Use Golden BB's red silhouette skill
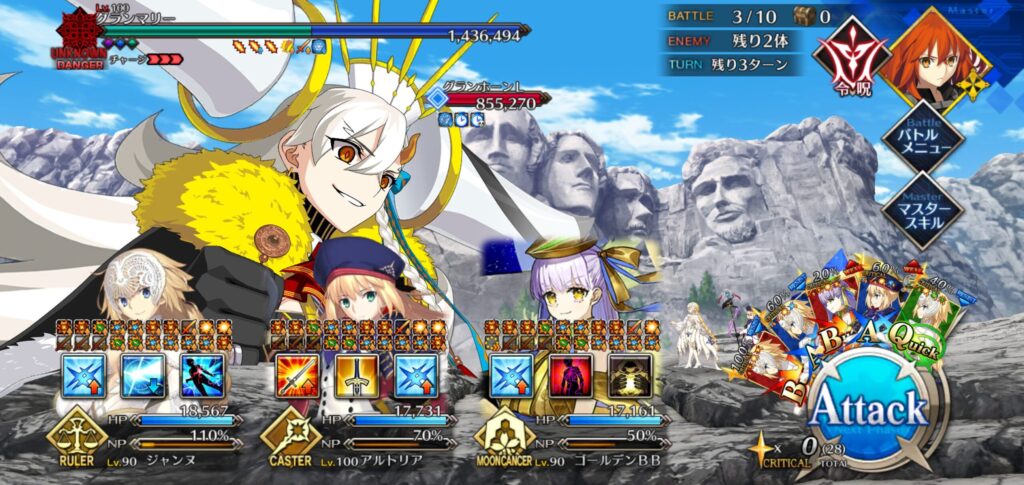Viewport: 1024px width, 485px height. point(570,375)
